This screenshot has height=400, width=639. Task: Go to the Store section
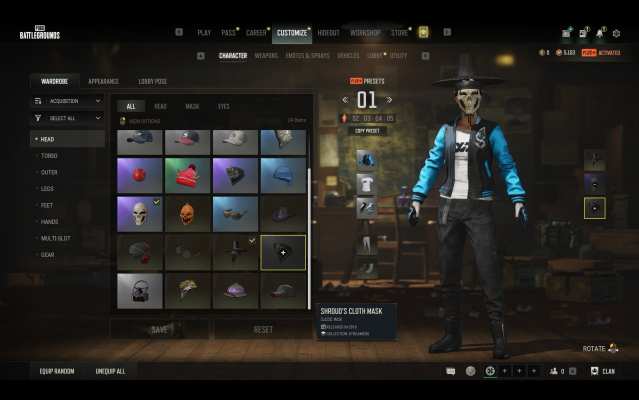click(x=399, y=33)
